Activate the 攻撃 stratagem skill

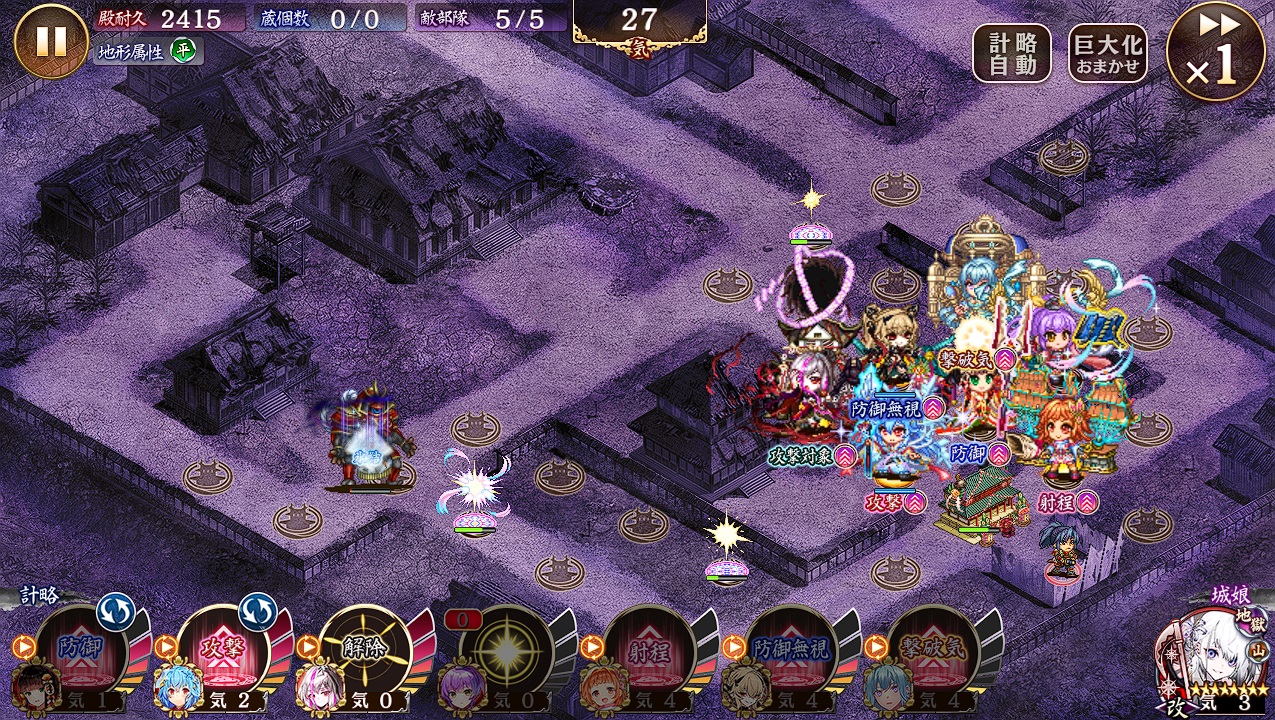222,648
